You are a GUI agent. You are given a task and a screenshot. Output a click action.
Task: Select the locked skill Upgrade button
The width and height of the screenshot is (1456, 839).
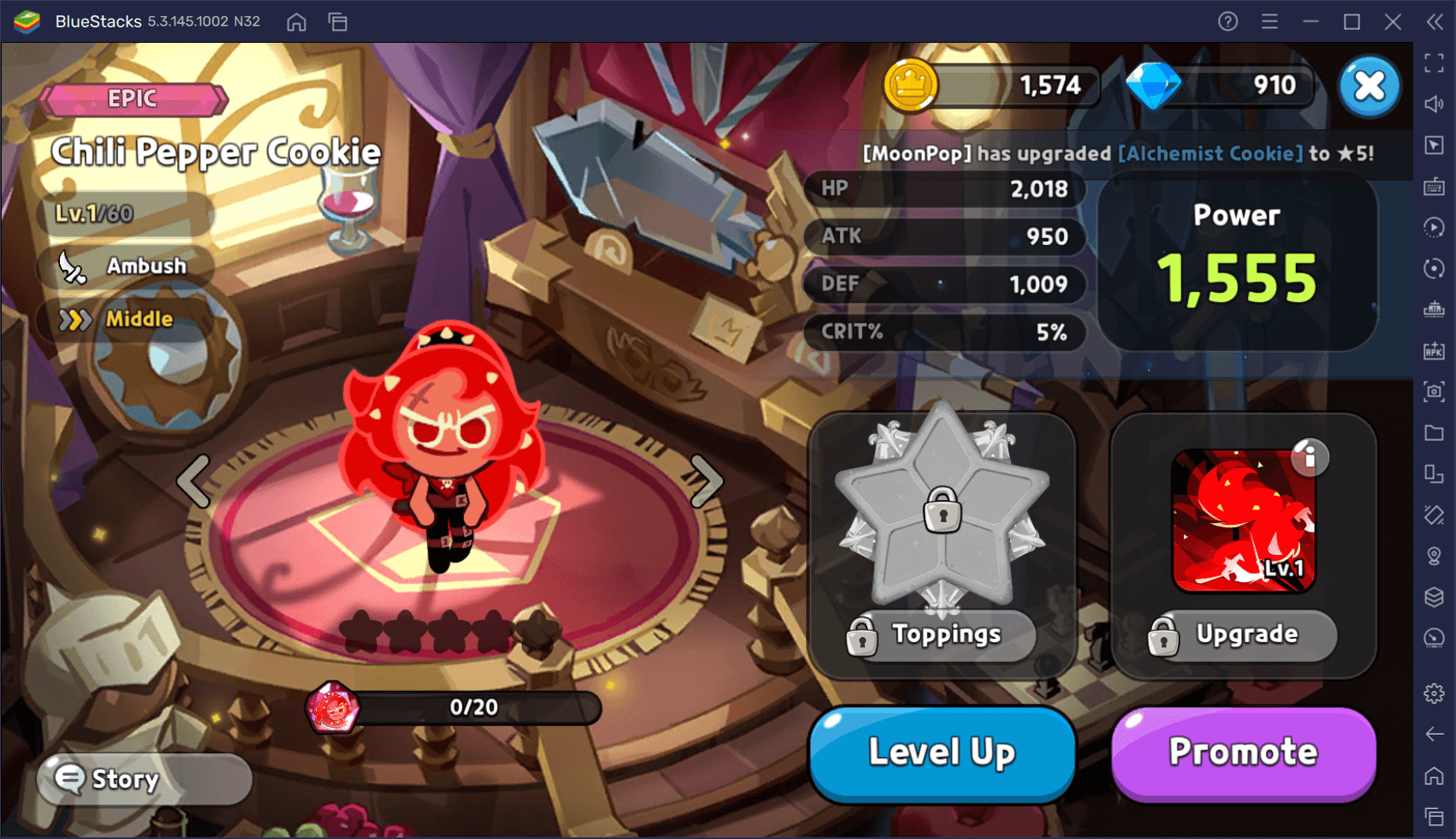[1244, 634]
